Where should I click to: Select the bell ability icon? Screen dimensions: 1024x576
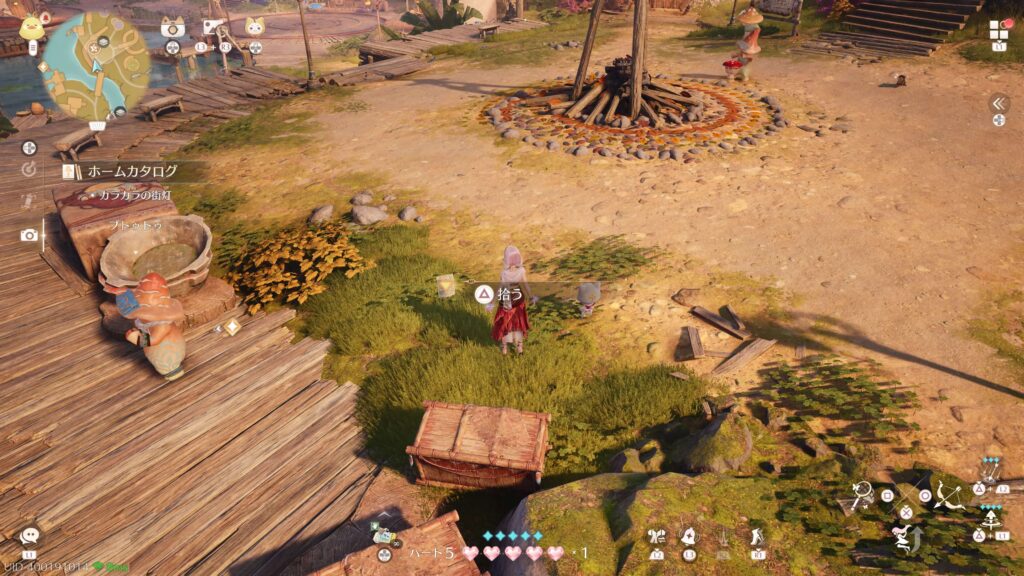(689, 537)
